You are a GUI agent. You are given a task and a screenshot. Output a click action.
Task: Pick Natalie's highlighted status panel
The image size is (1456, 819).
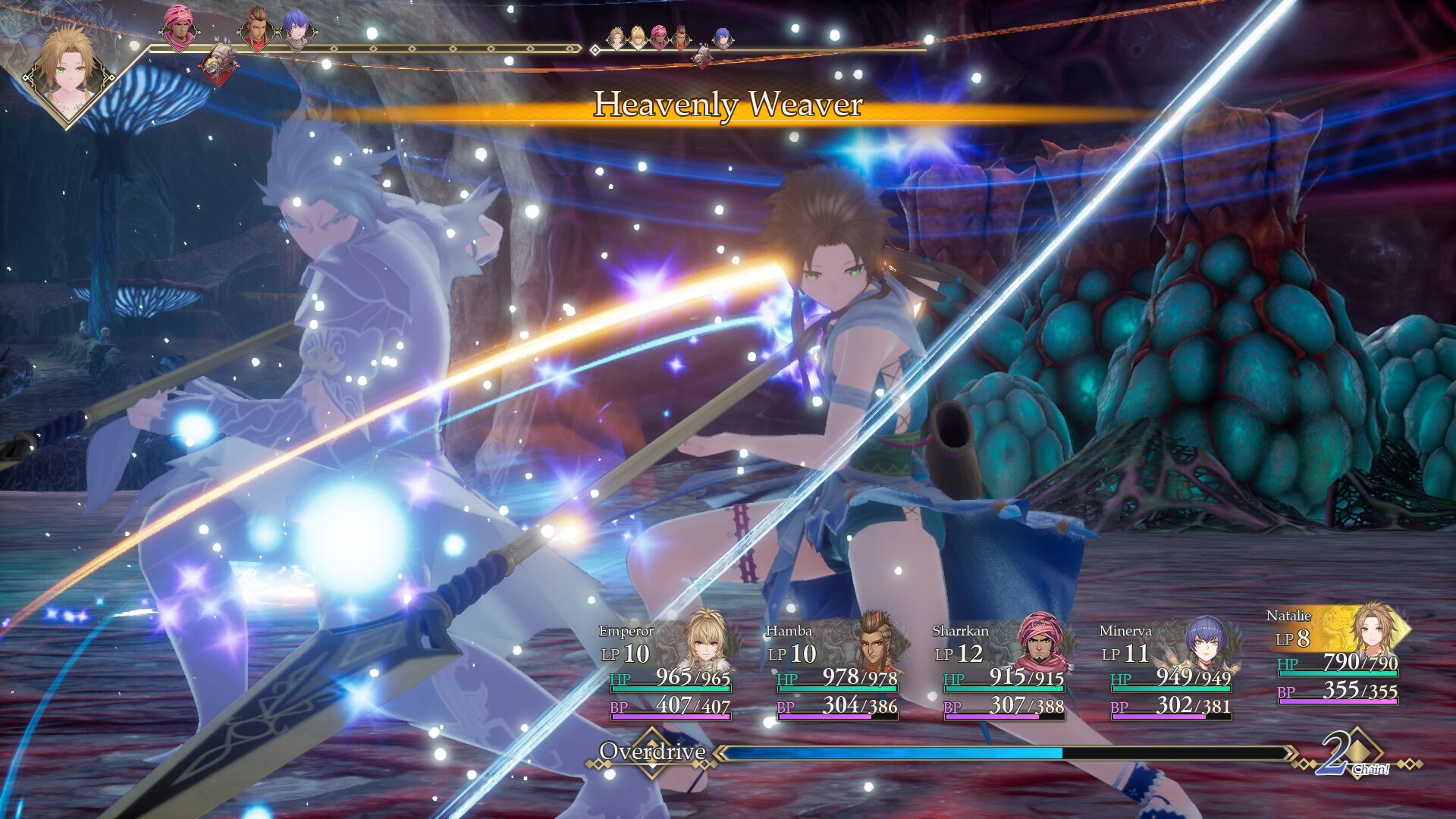click(1336, 655)
